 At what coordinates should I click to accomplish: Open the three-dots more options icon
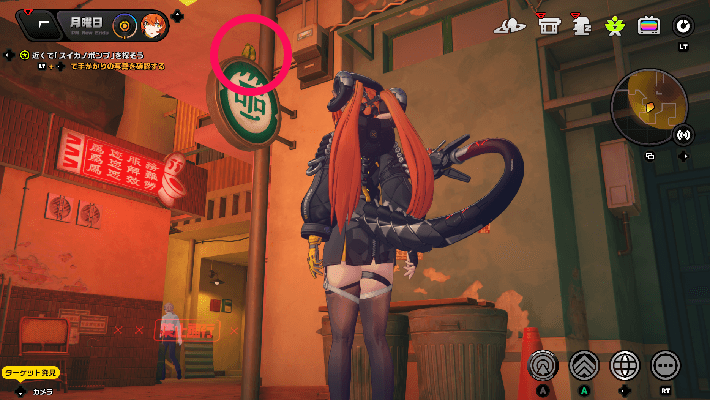(x=665, y=365)
